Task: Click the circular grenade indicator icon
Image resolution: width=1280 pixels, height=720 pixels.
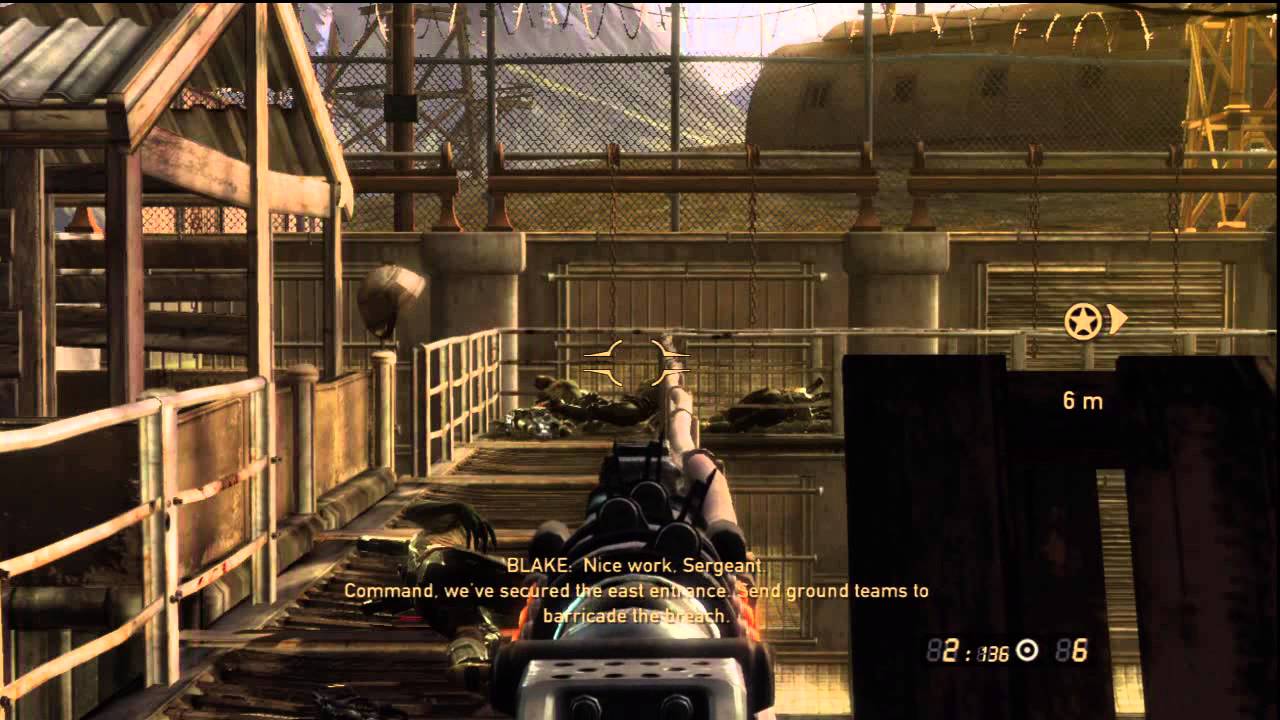Action: click(1027, 650)
